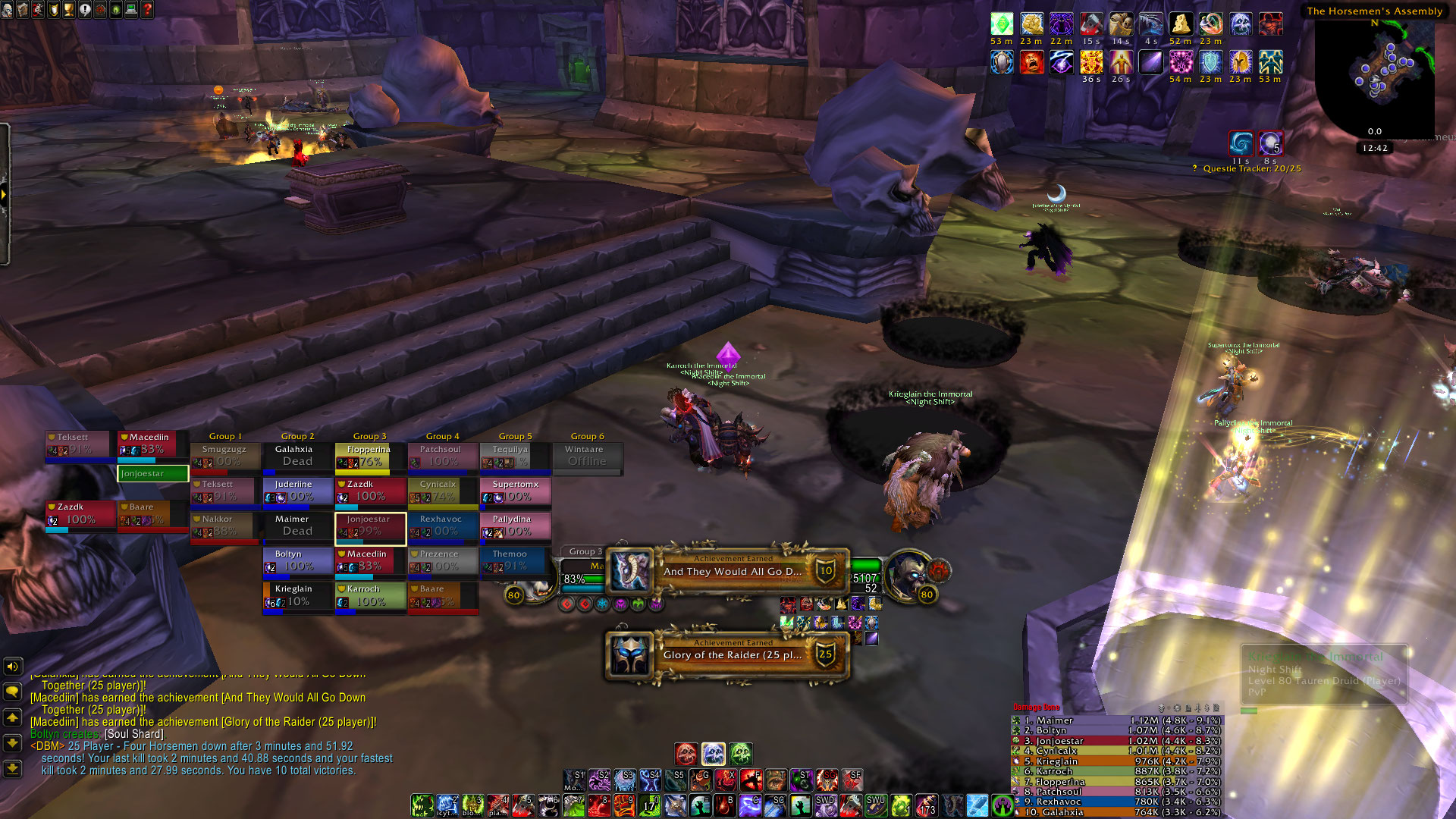
Task: Click the Soul Shard item link in chat
Action: pos(134,734)
